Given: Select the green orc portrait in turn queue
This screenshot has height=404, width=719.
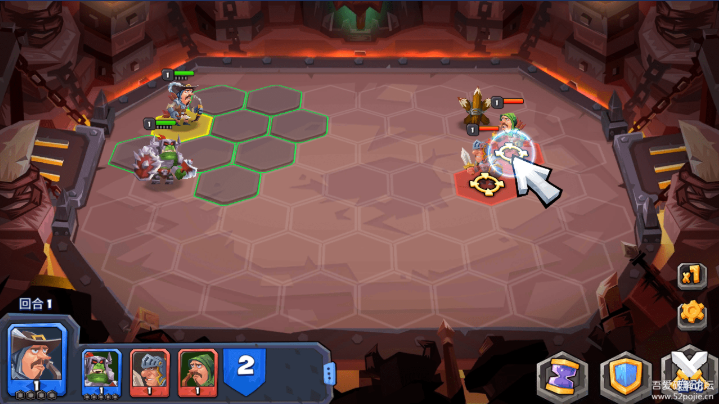Looking at the screenshot, I should 102,371.
